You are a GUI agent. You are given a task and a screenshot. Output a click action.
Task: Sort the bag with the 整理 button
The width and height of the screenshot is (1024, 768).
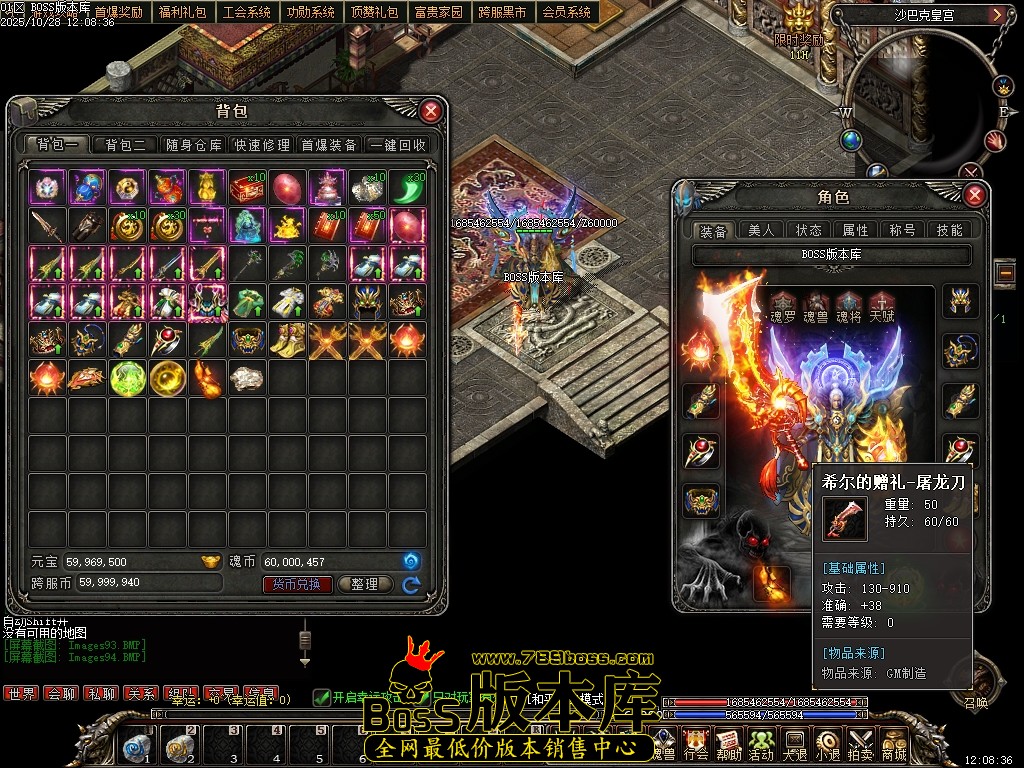[x=365, y=584]
